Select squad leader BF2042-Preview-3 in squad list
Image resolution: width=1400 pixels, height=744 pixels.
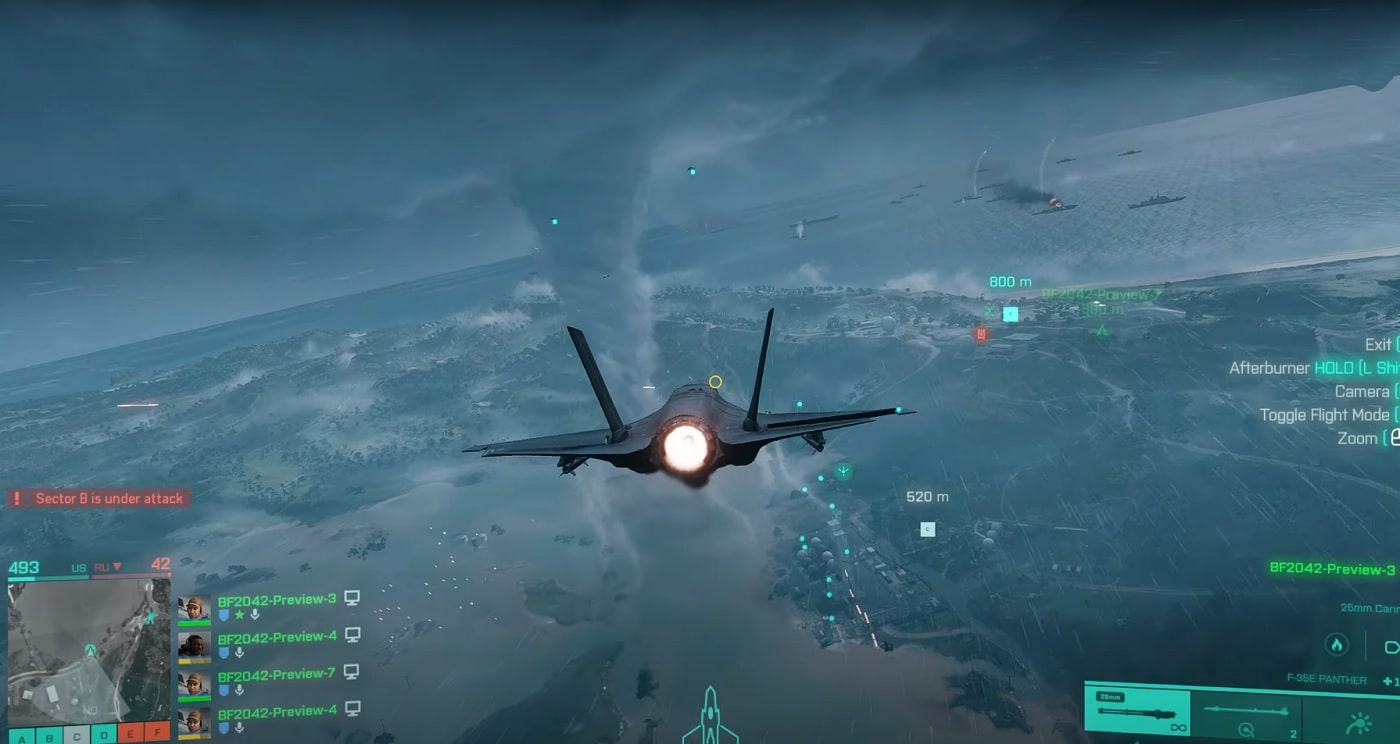point(276,600)
